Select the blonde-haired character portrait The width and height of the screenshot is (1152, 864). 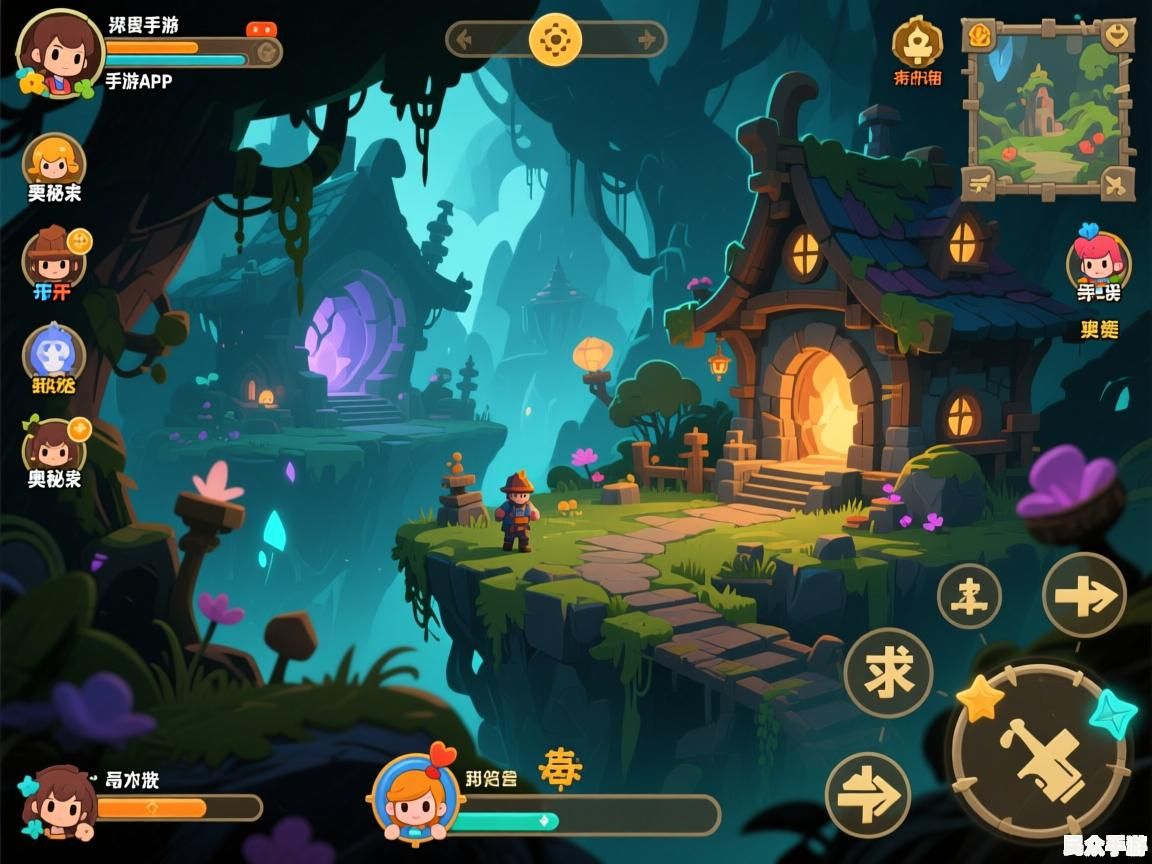pyautogui.click(x=53, y=161)
